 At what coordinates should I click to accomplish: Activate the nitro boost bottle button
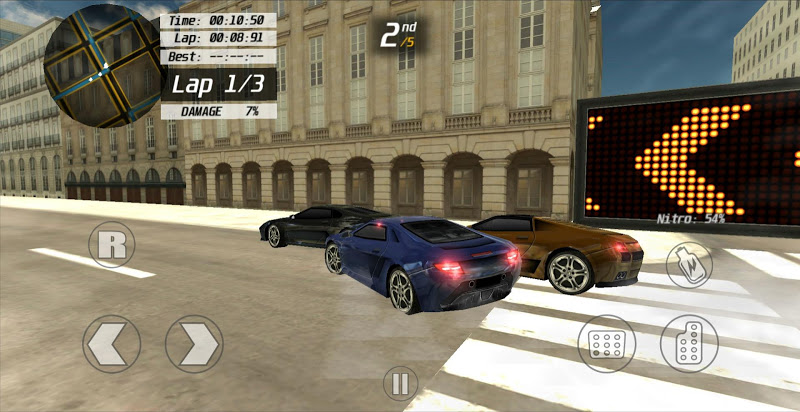click(x=689, y=264)
